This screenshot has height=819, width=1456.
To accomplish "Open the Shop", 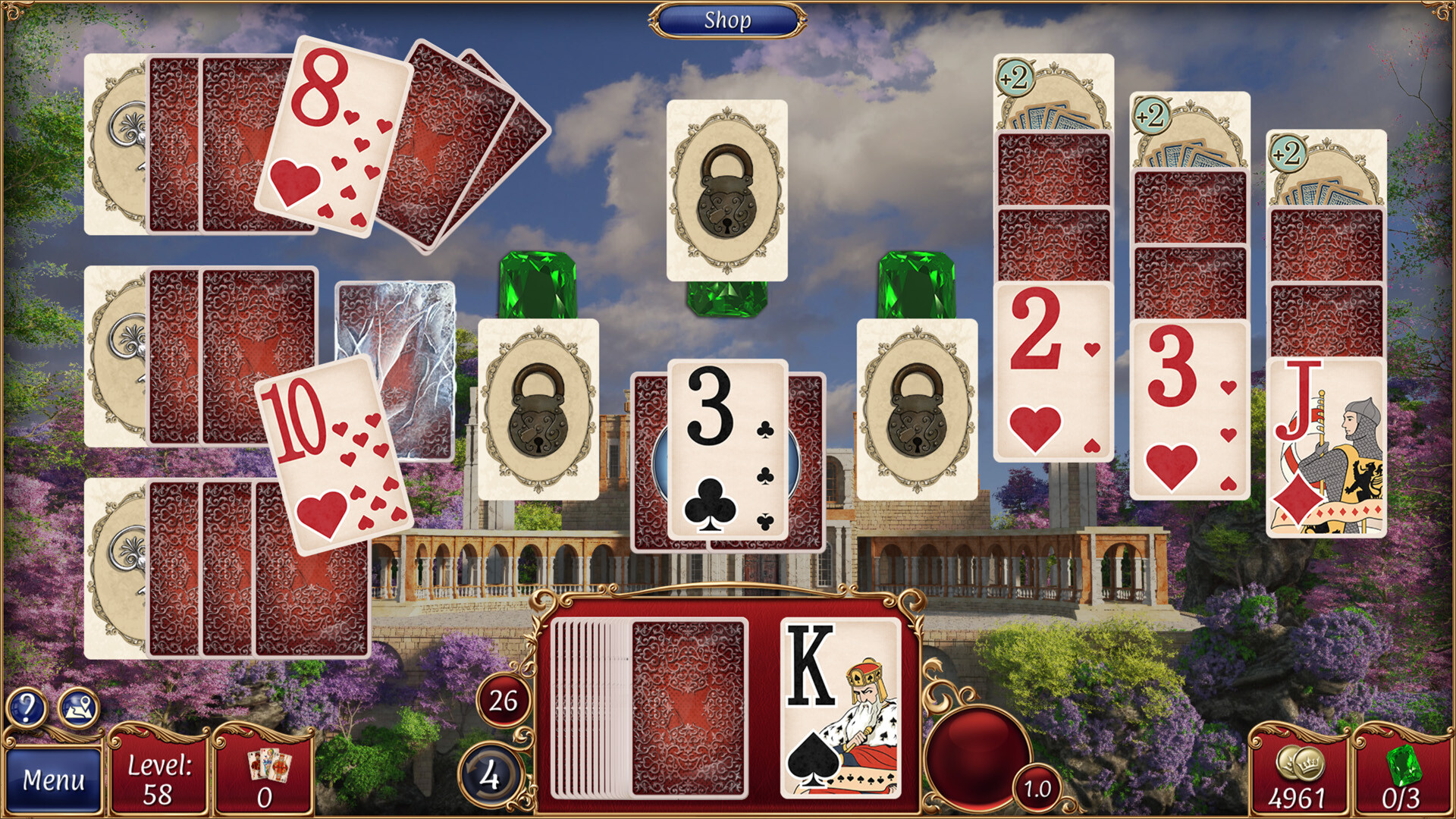I will [x=729, y=20].
